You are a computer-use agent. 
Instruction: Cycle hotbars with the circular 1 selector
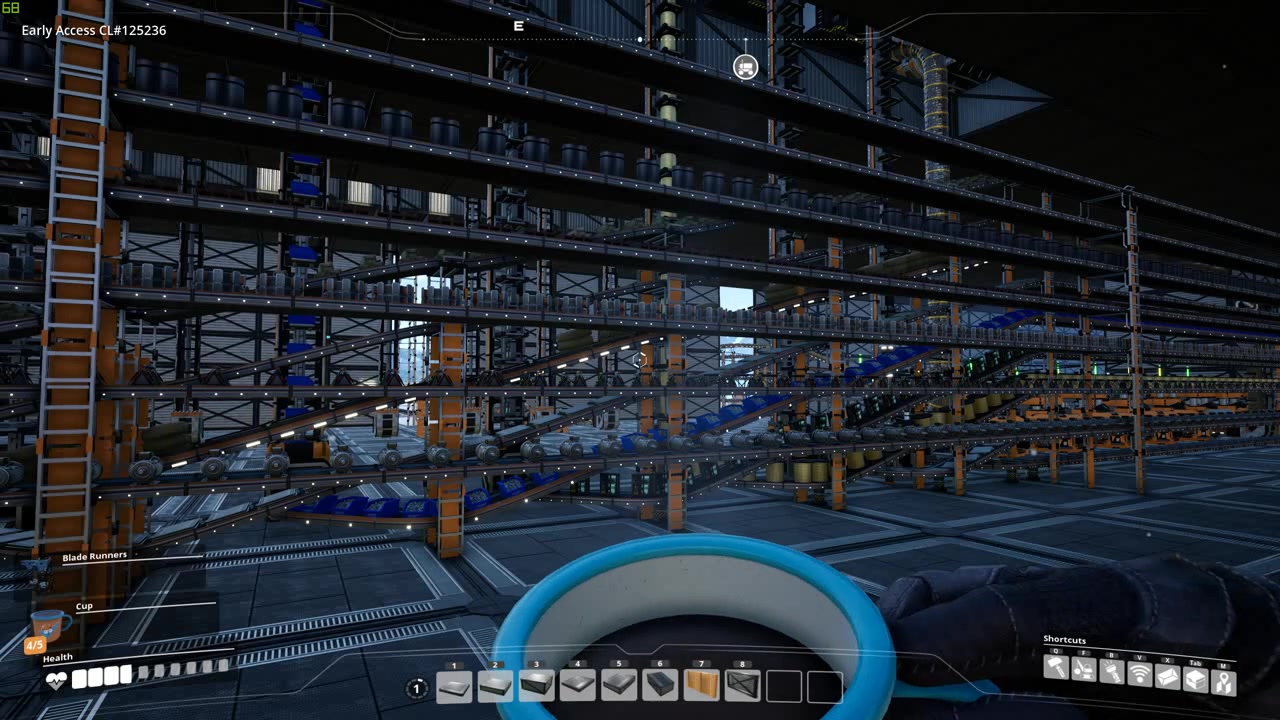coord(416,688)
